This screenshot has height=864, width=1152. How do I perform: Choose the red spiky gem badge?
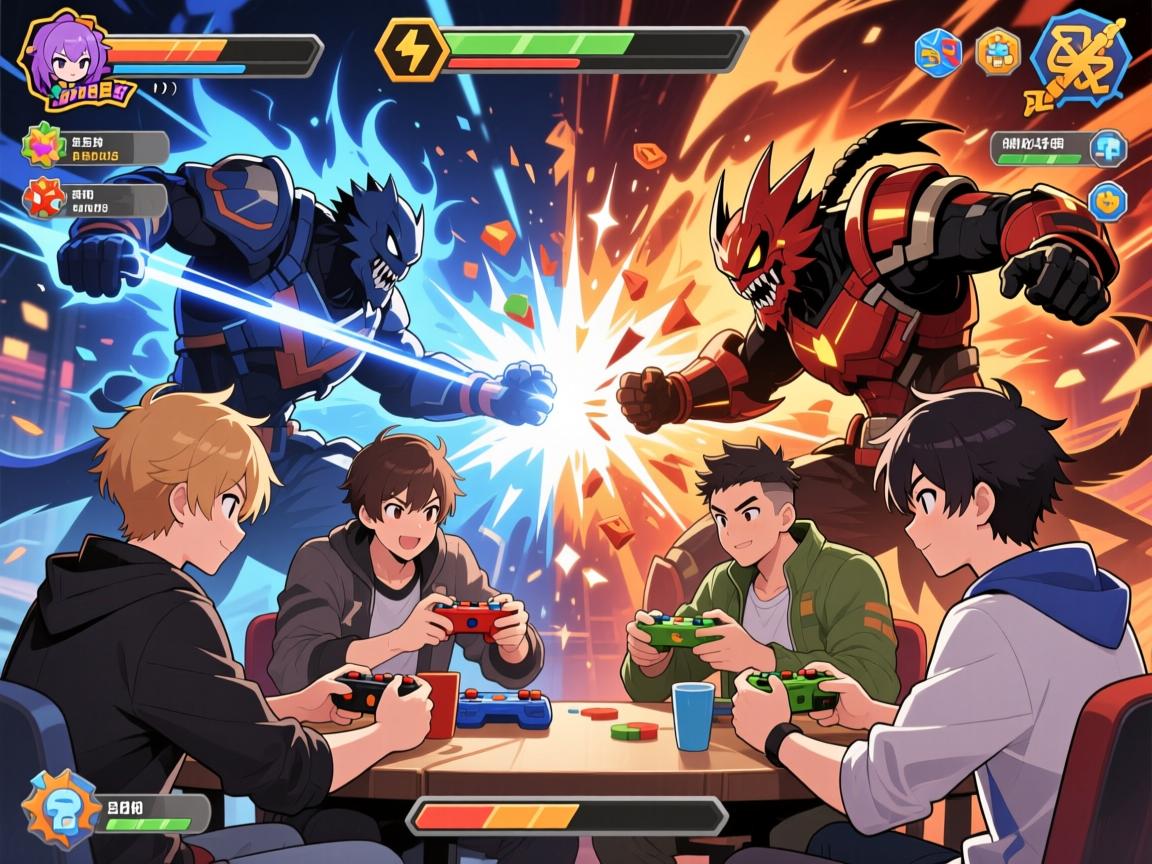[42, 199]
